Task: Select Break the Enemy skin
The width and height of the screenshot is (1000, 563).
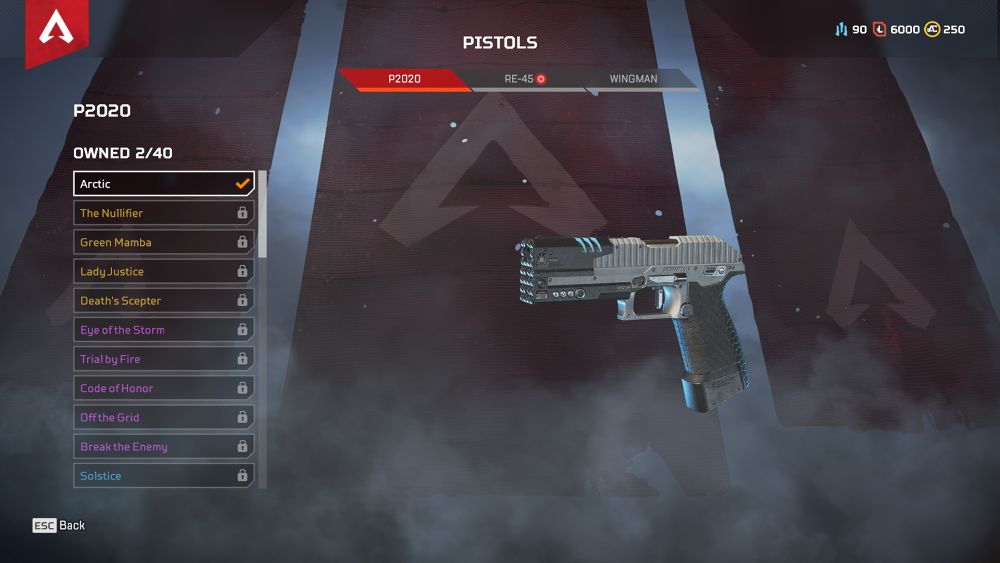Action: tap(164, 447)
